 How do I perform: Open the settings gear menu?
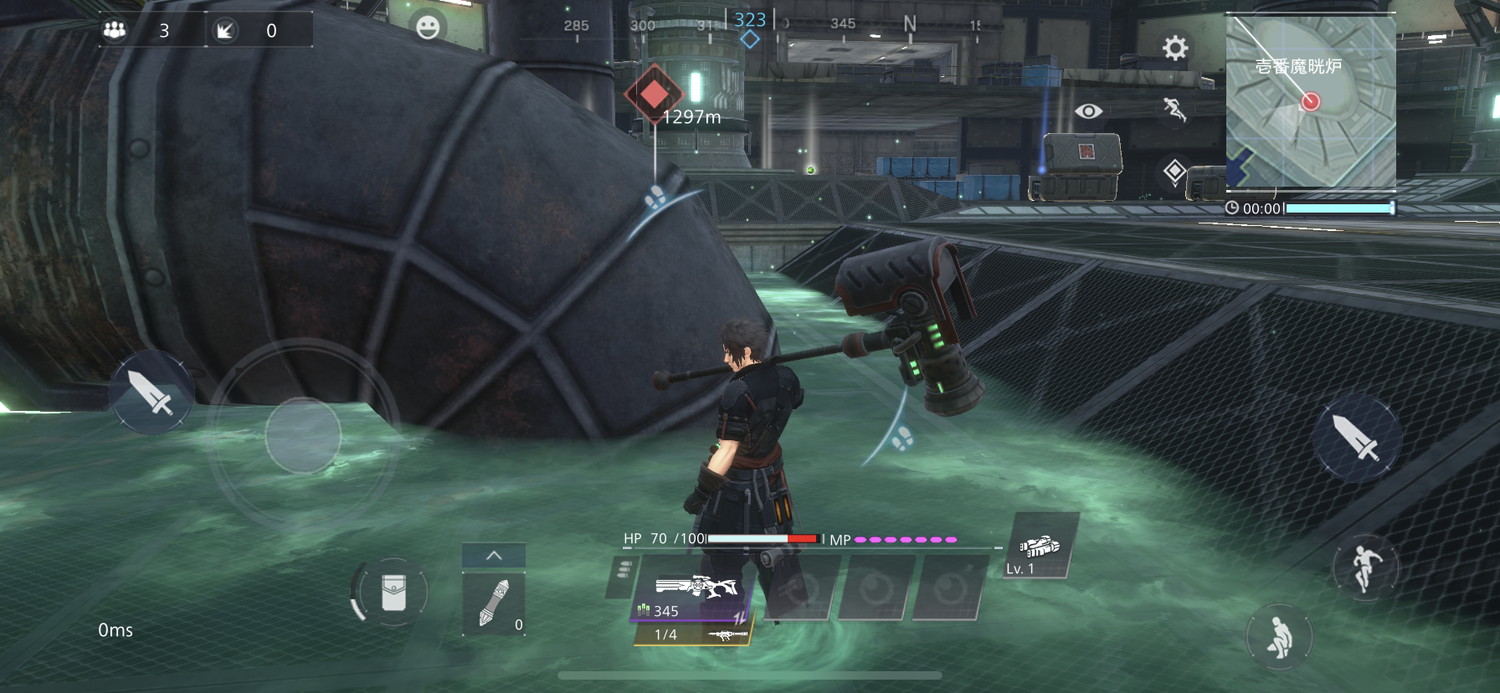pyautogui.click(x=1175, y=48)
